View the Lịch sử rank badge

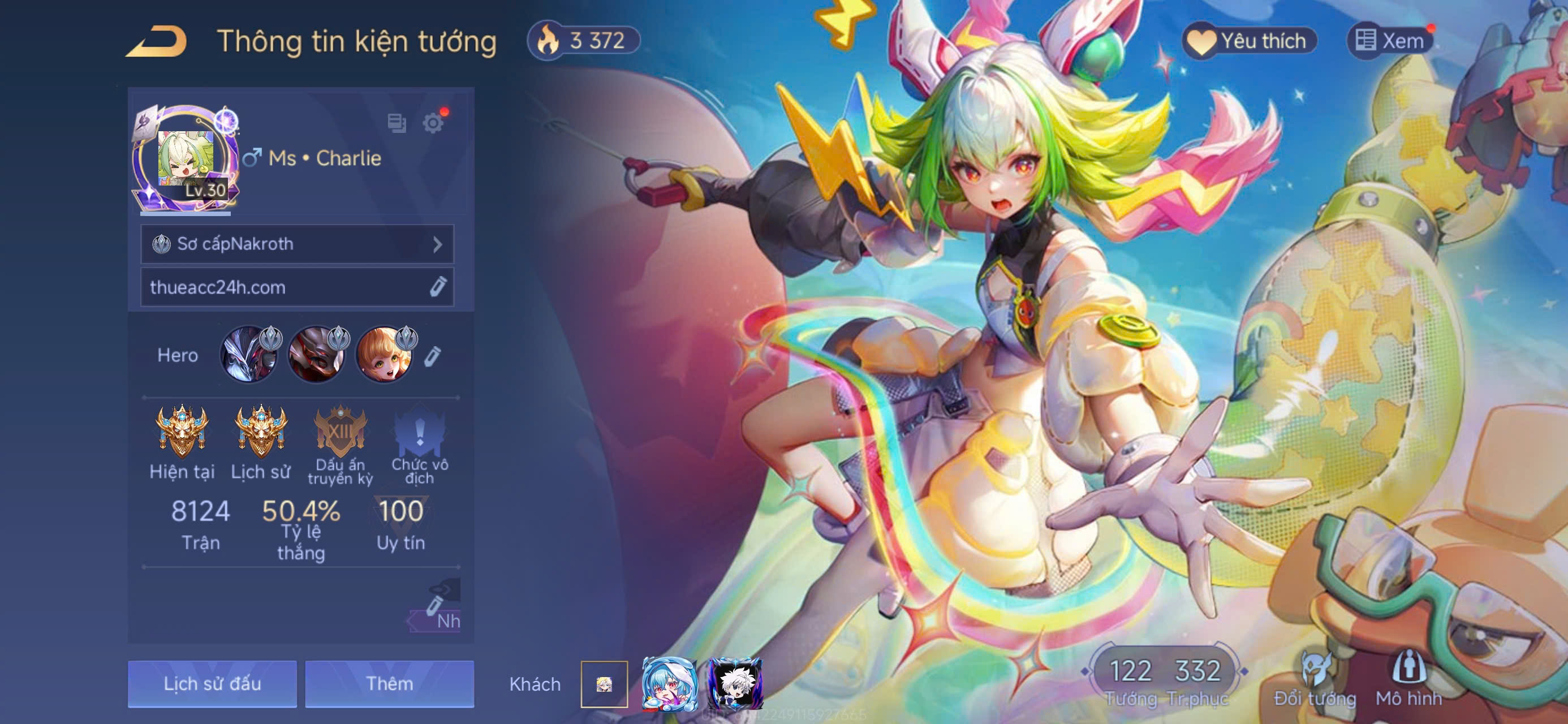pyautogui.click(x=261, y=431)
